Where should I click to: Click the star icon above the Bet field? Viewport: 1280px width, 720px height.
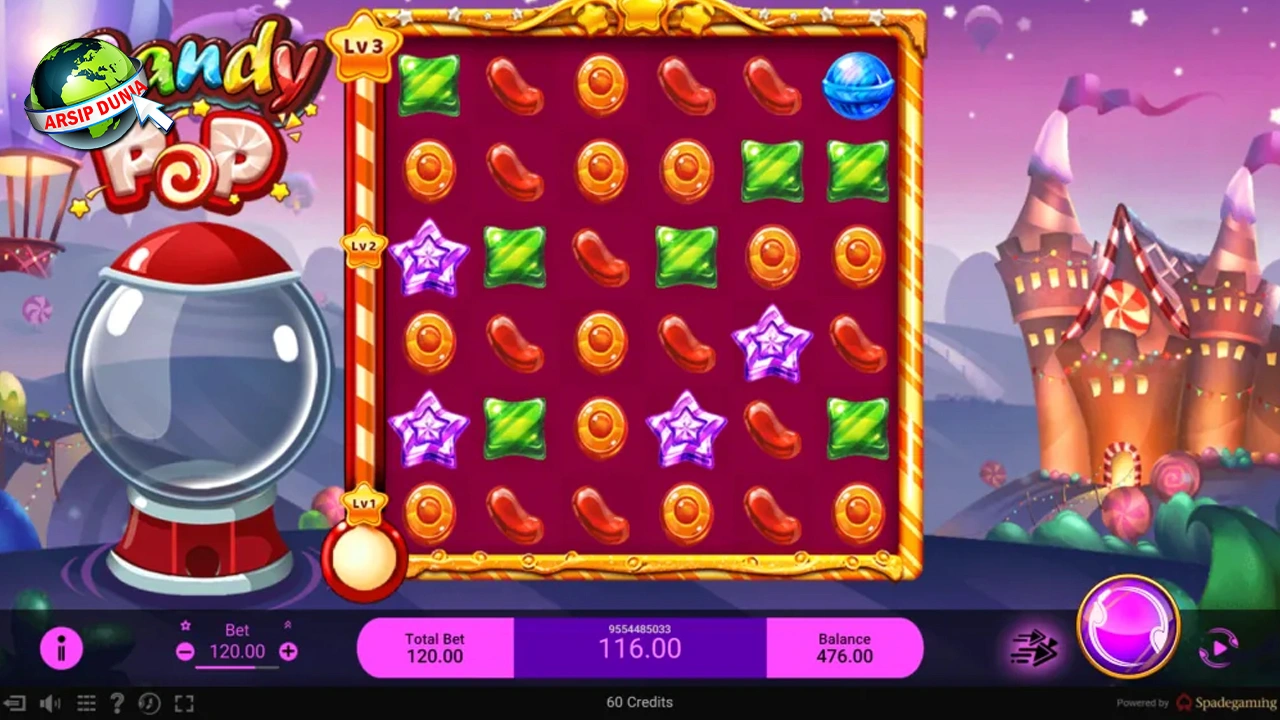pyautogui.click(x=186, y=625)
